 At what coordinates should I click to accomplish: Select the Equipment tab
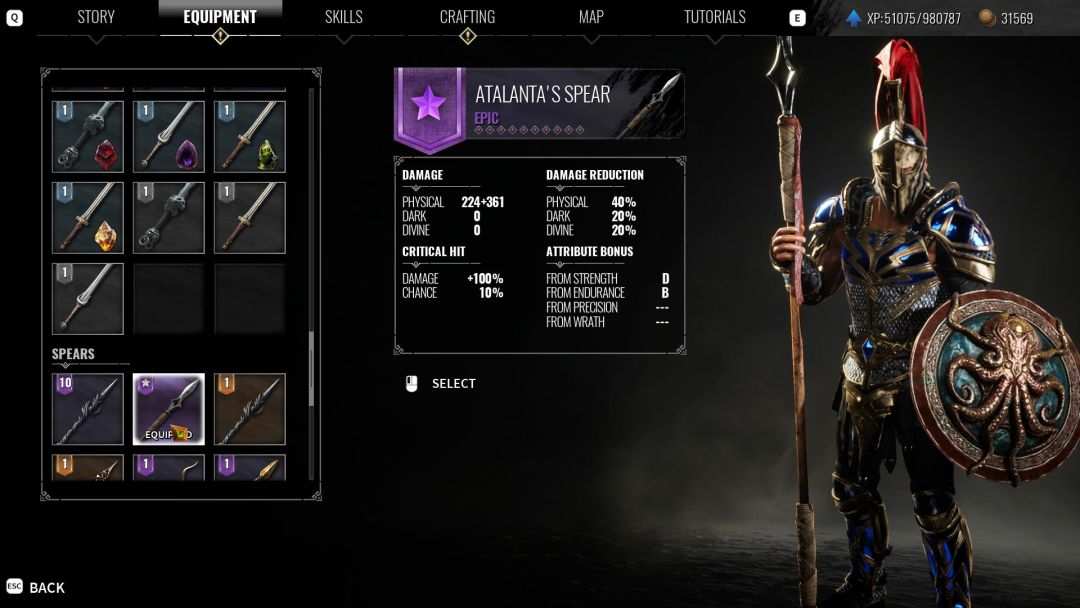click(220, 17)
